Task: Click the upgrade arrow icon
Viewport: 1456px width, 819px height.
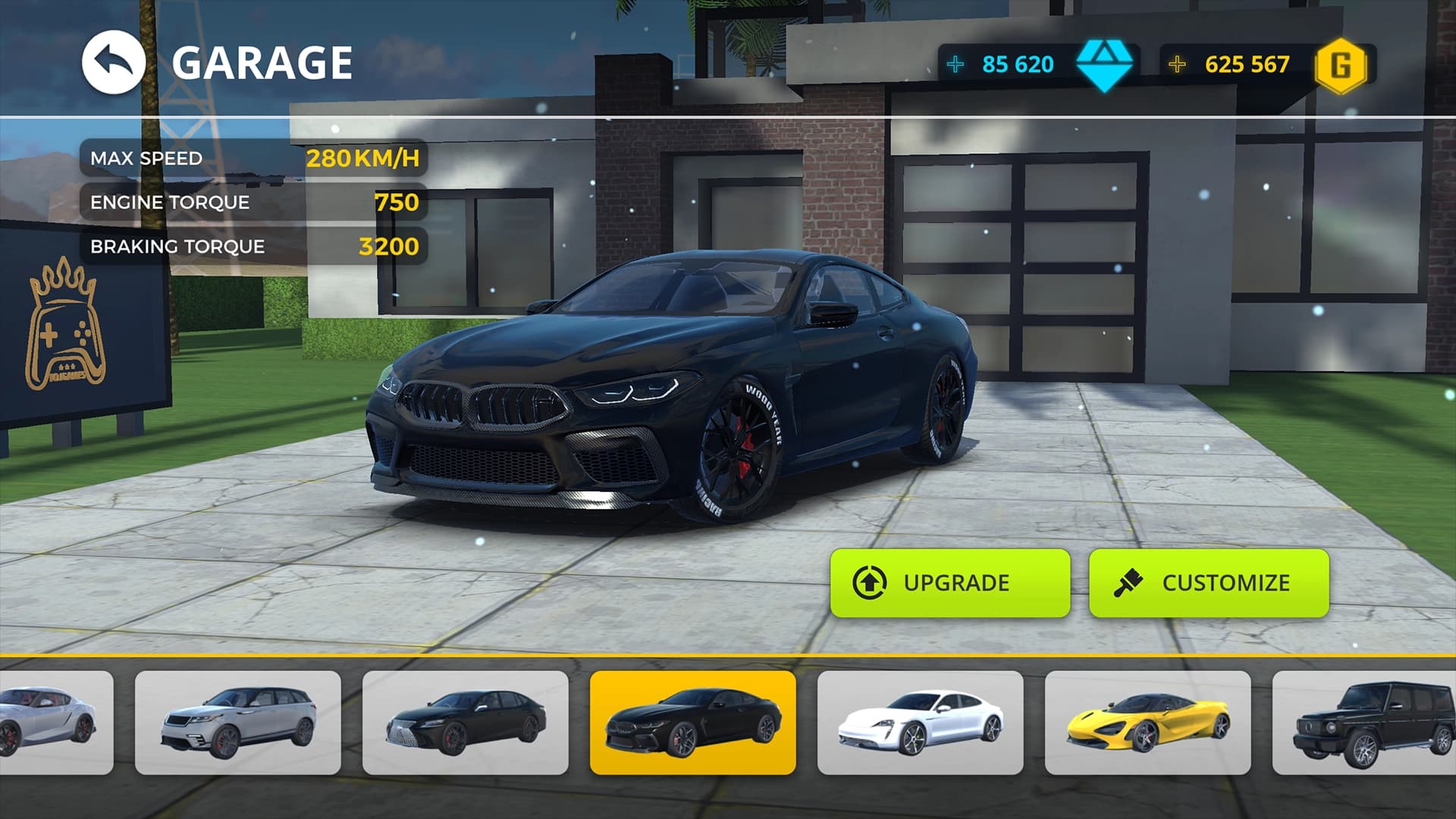Action: point(871,582)
